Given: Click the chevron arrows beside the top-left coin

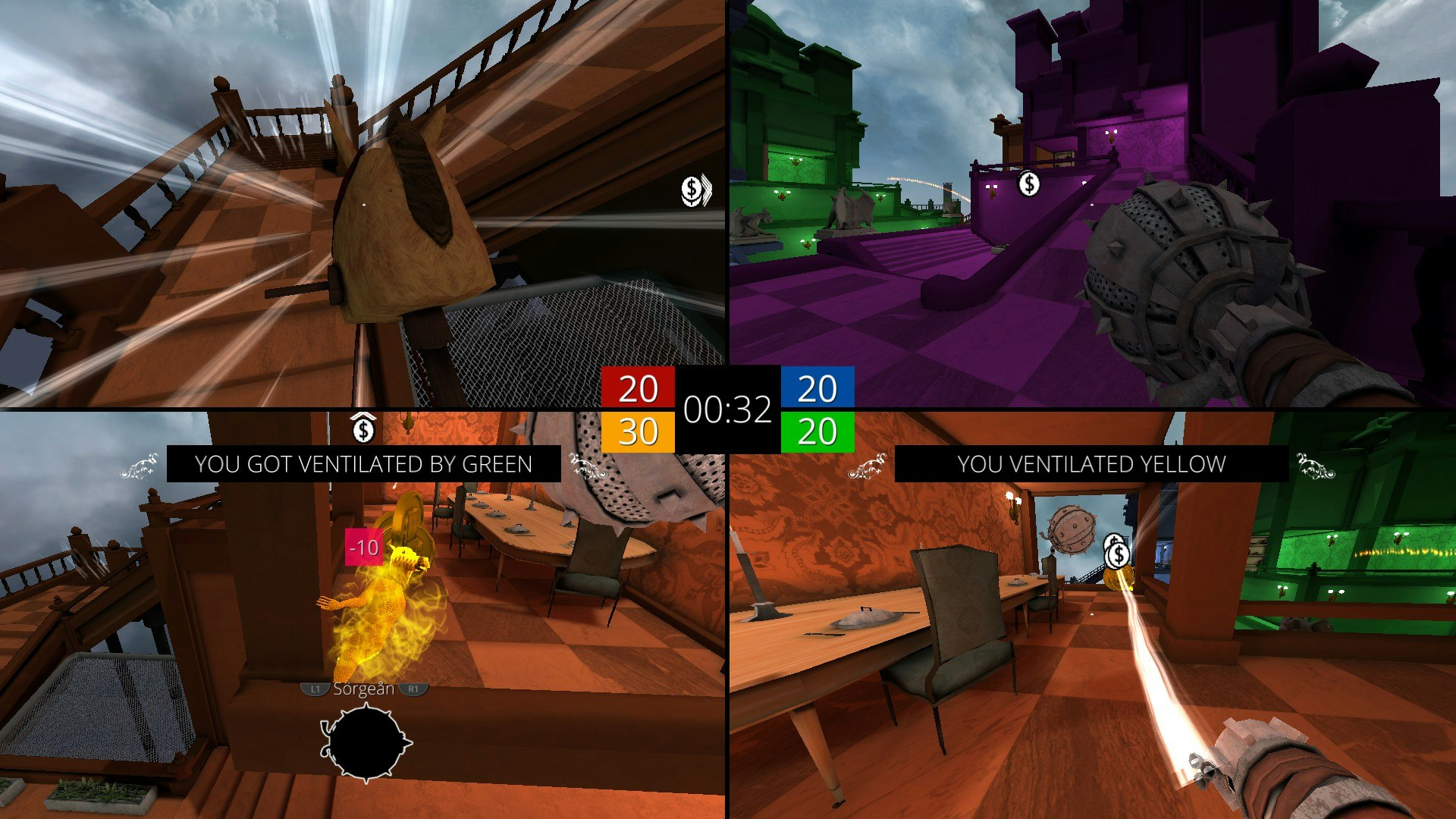Looking at the screenshot, I should tap(708, 190).
